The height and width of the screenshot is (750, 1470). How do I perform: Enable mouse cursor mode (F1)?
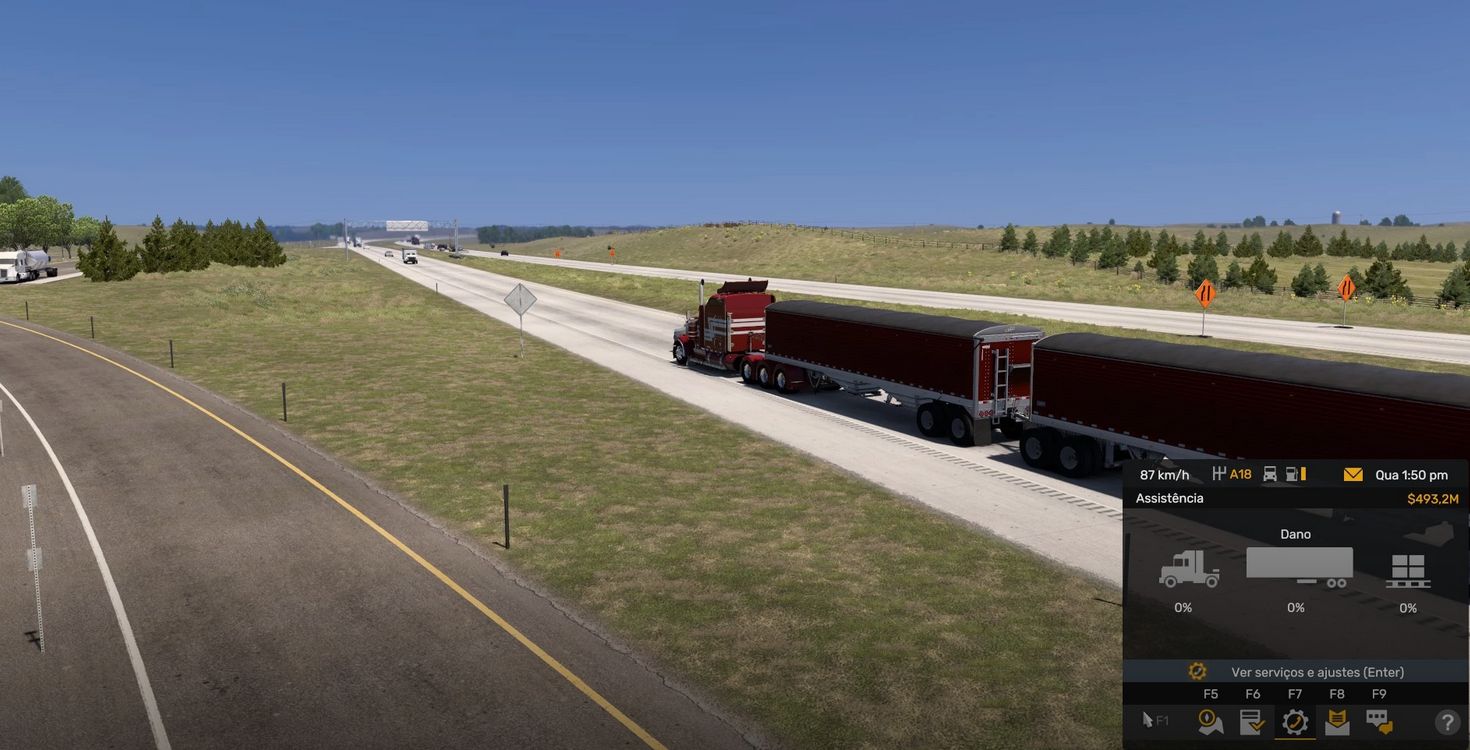1153,719
